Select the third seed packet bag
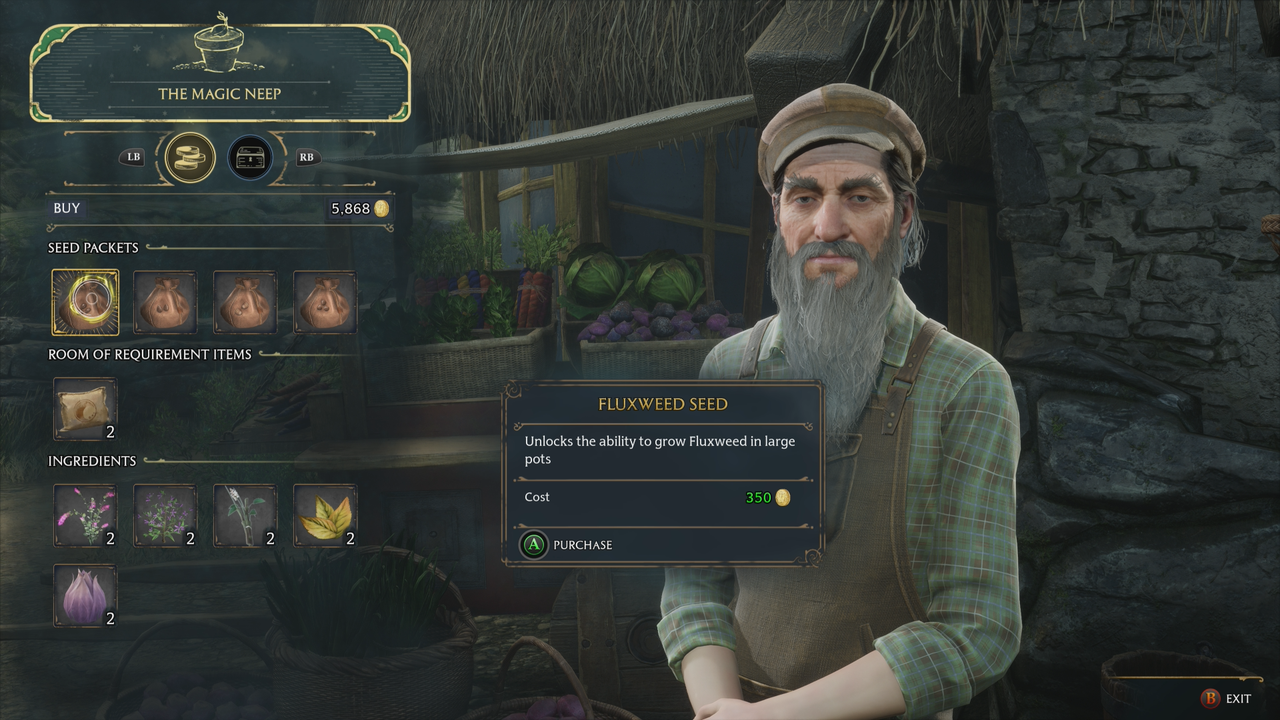The width and height of the screenshot is (1280, 720). point(245,301)
